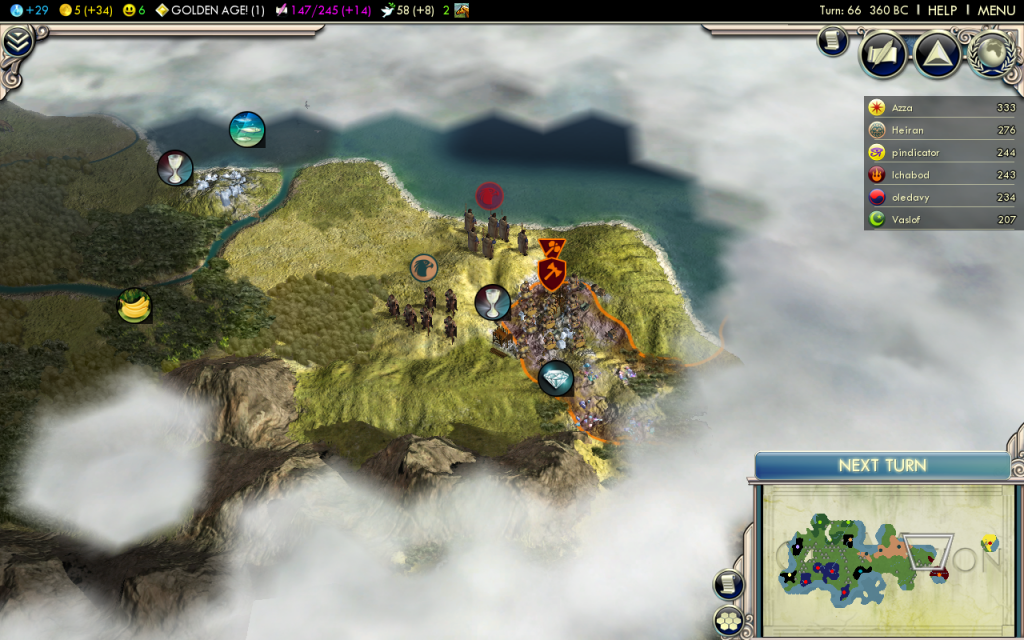
Task: Open the small scroll notification log button
Action: (833, 40)
